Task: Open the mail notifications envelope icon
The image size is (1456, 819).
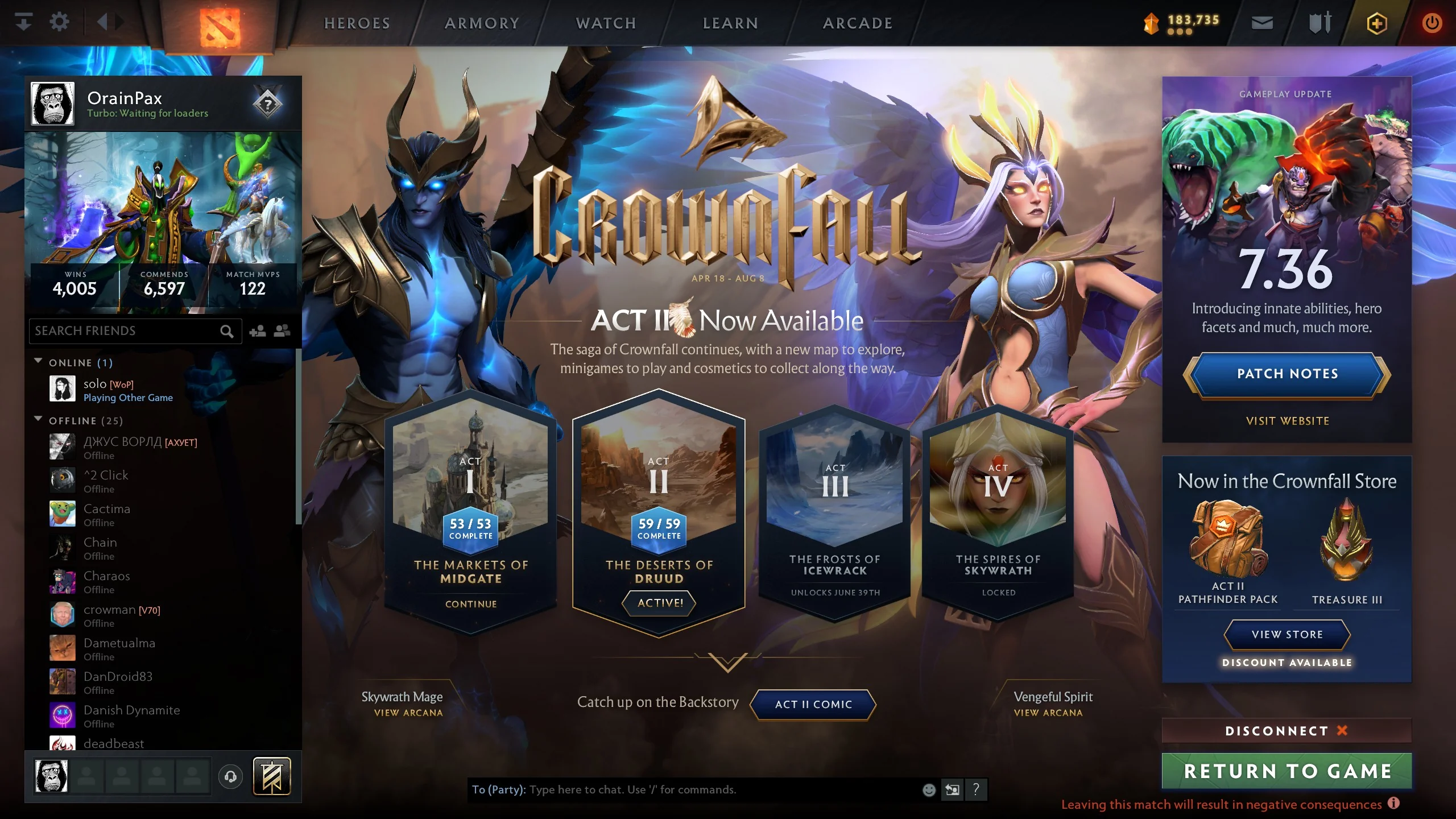Action: (x=1261, y=23)
